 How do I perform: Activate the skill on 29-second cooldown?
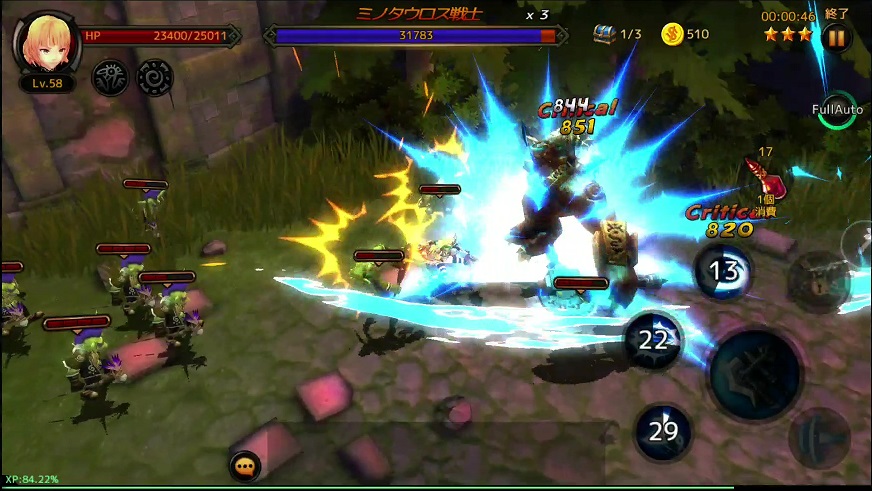(x=663, y=432)
